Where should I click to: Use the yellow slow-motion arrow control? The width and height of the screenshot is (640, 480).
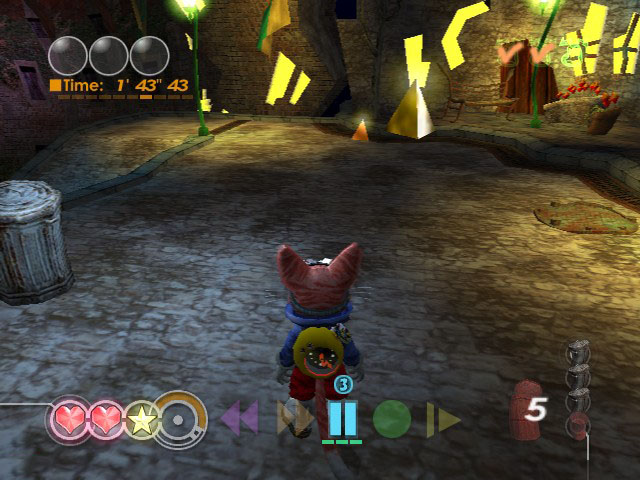442,419
